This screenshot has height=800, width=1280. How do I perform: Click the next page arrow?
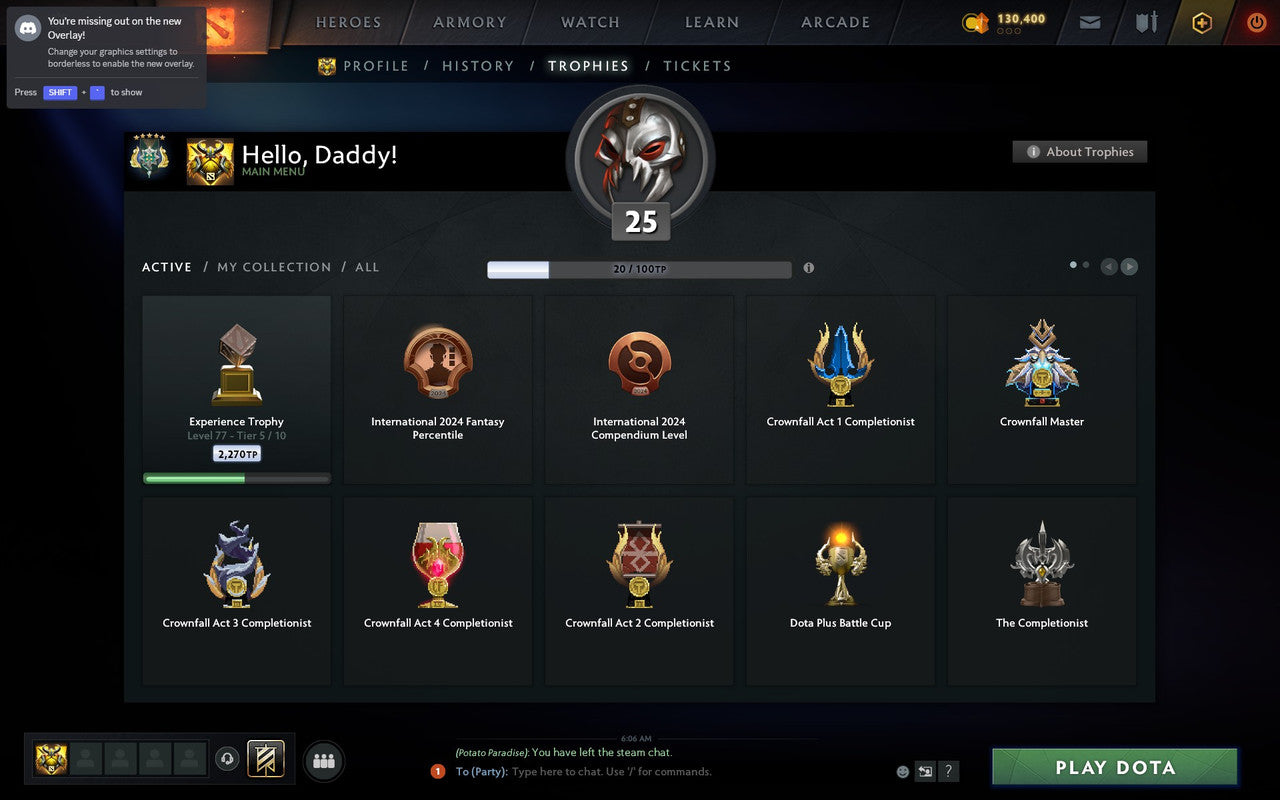point(1129,266)
